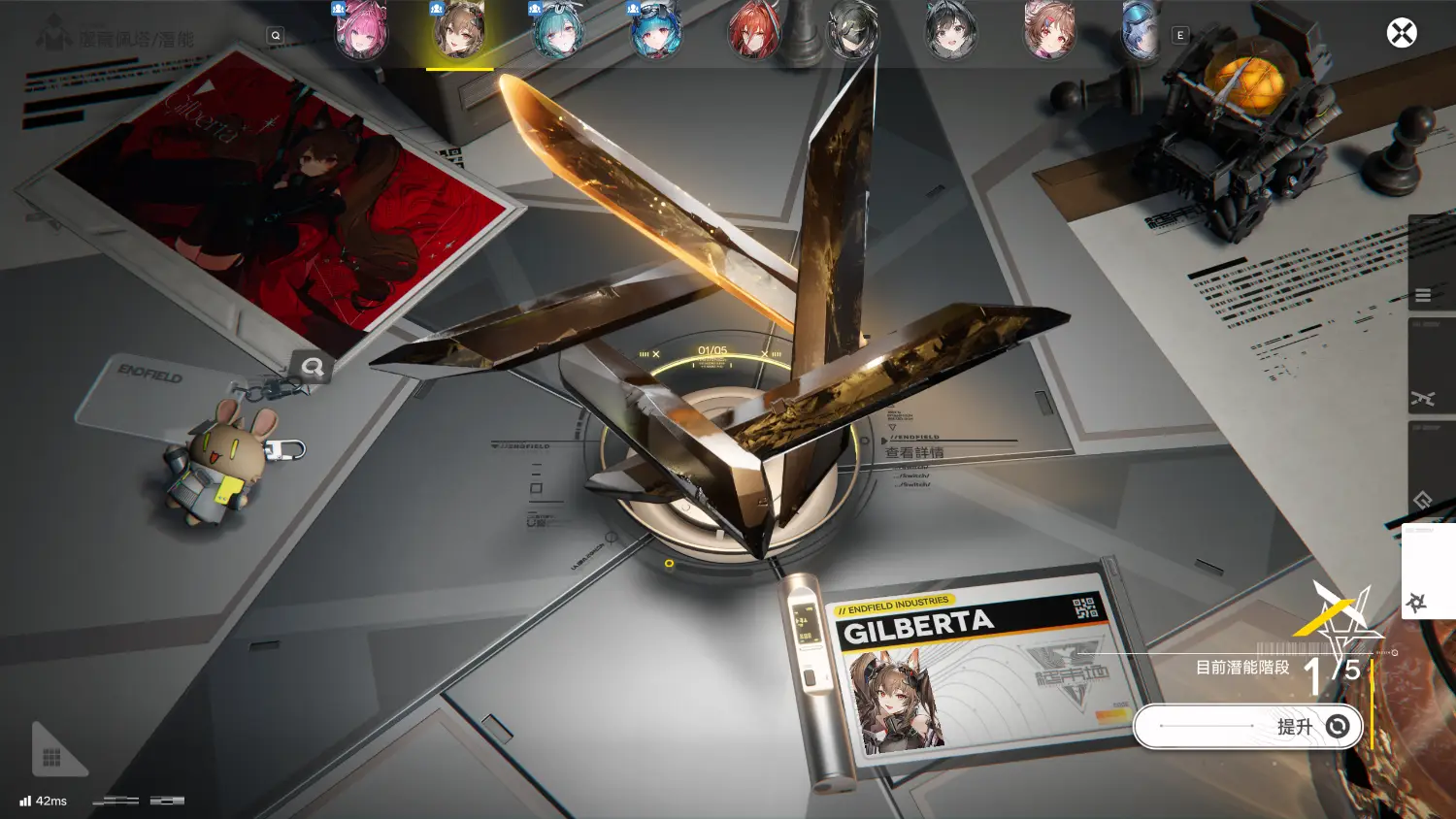Switch to the red-haired operator portrait
The height and width of the screenshot is (819, 1456).
pos(754,31)
